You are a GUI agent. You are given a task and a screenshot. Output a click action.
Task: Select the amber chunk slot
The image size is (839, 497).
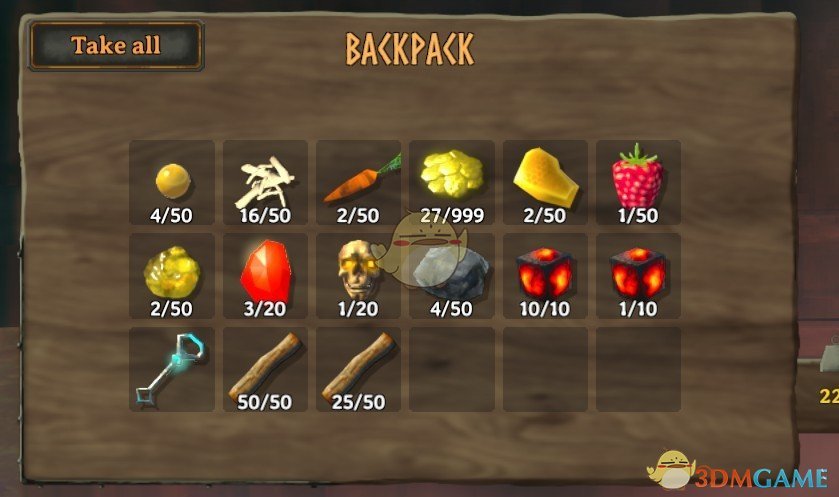tap(546, 182)
